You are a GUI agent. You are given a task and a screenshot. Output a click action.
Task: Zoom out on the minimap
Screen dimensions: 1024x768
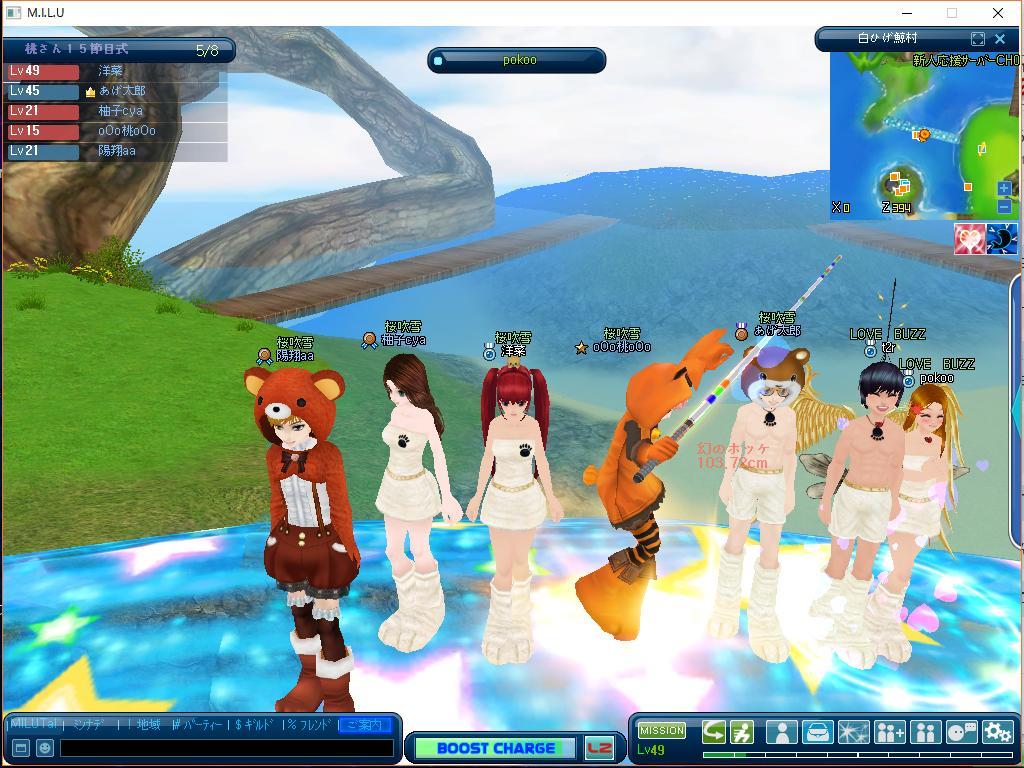coord(1004,206)
